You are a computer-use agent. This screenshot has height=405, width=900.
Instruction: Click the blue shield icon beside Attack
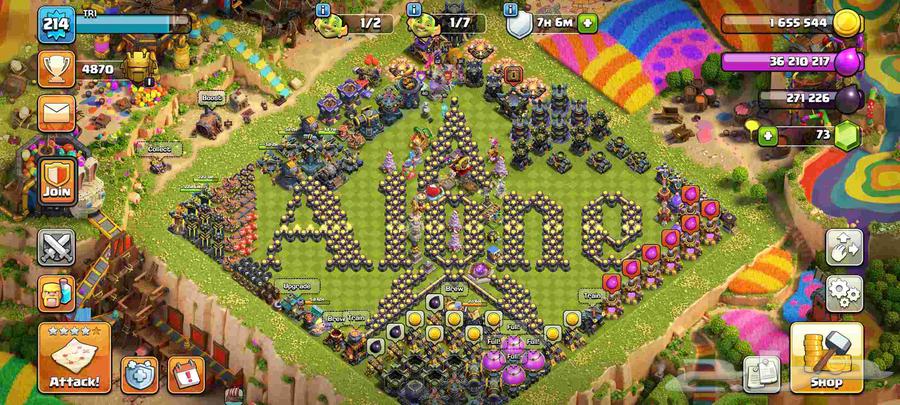click(140, 374)
